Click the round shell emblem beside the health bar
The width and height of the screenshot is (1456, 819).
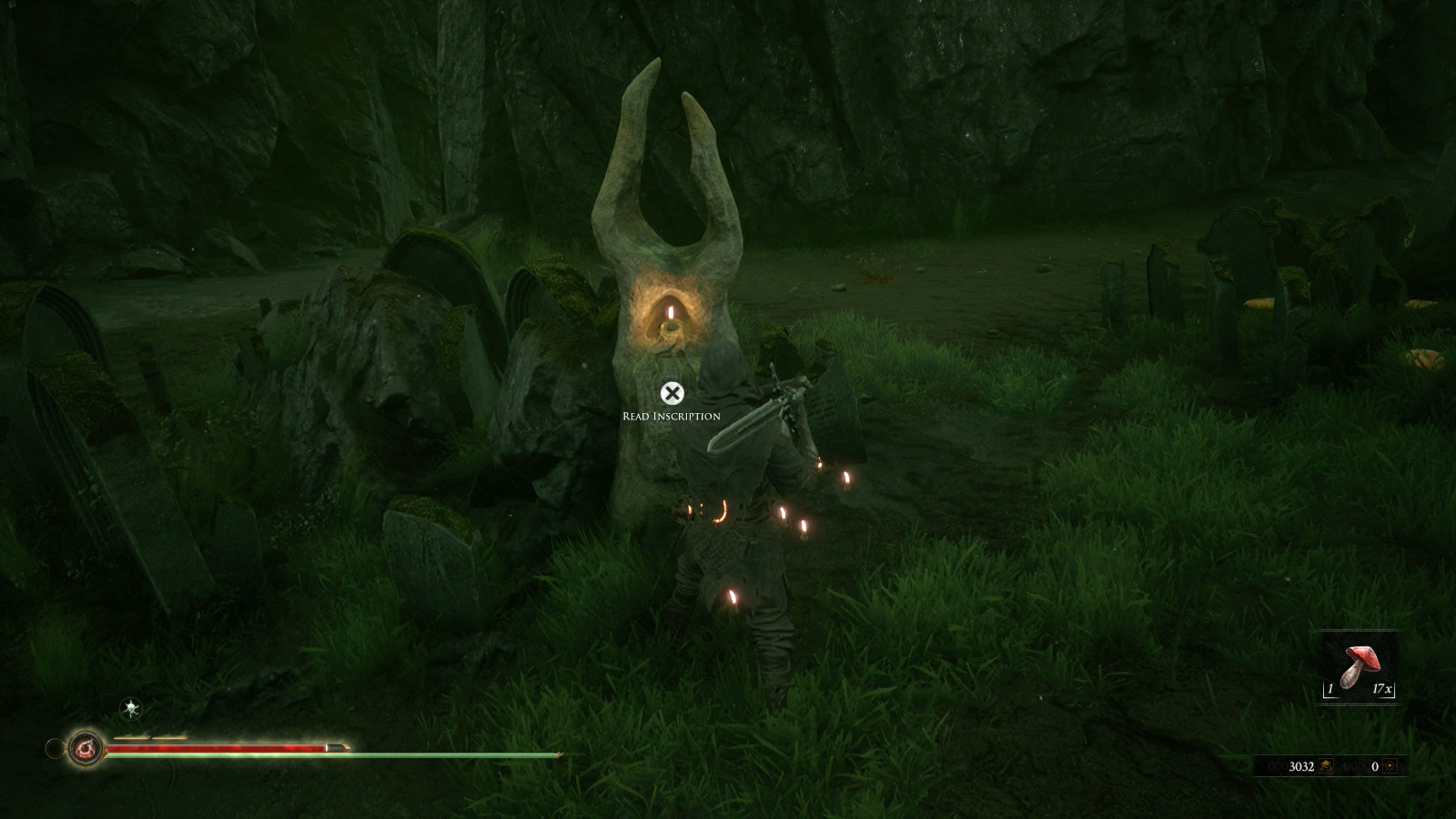tap(86, 748)
